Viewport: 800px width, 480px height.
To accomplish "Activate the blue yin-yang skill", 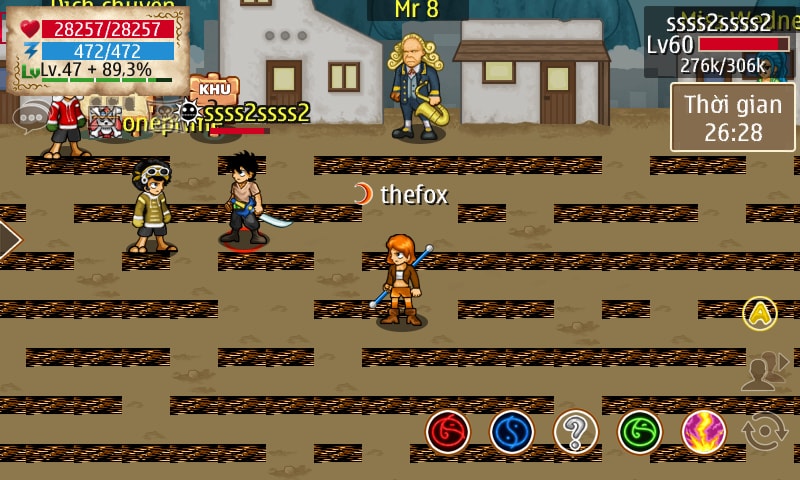I will (512, 432).
